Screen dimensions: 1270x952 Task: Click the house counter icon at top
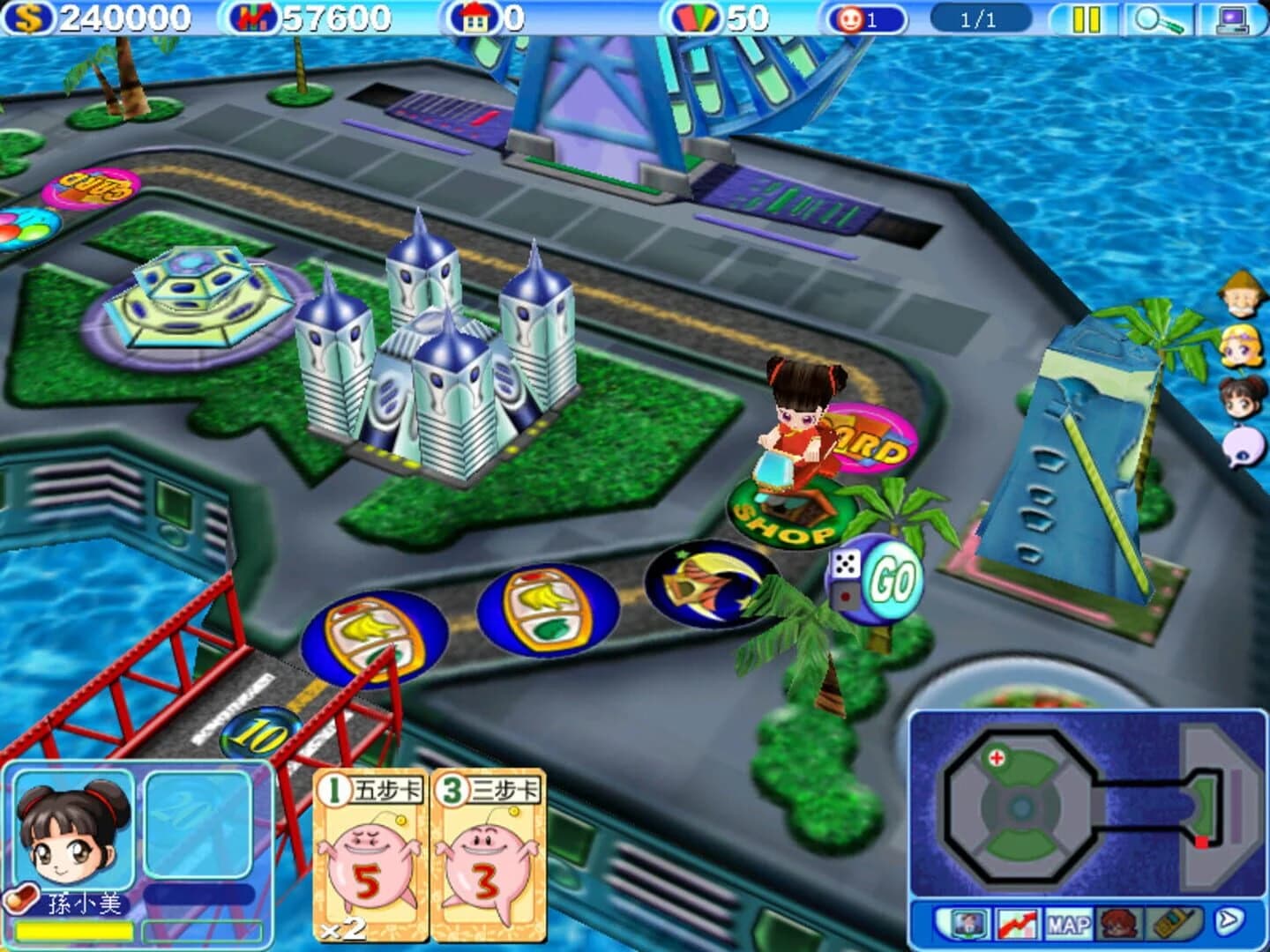476,15
